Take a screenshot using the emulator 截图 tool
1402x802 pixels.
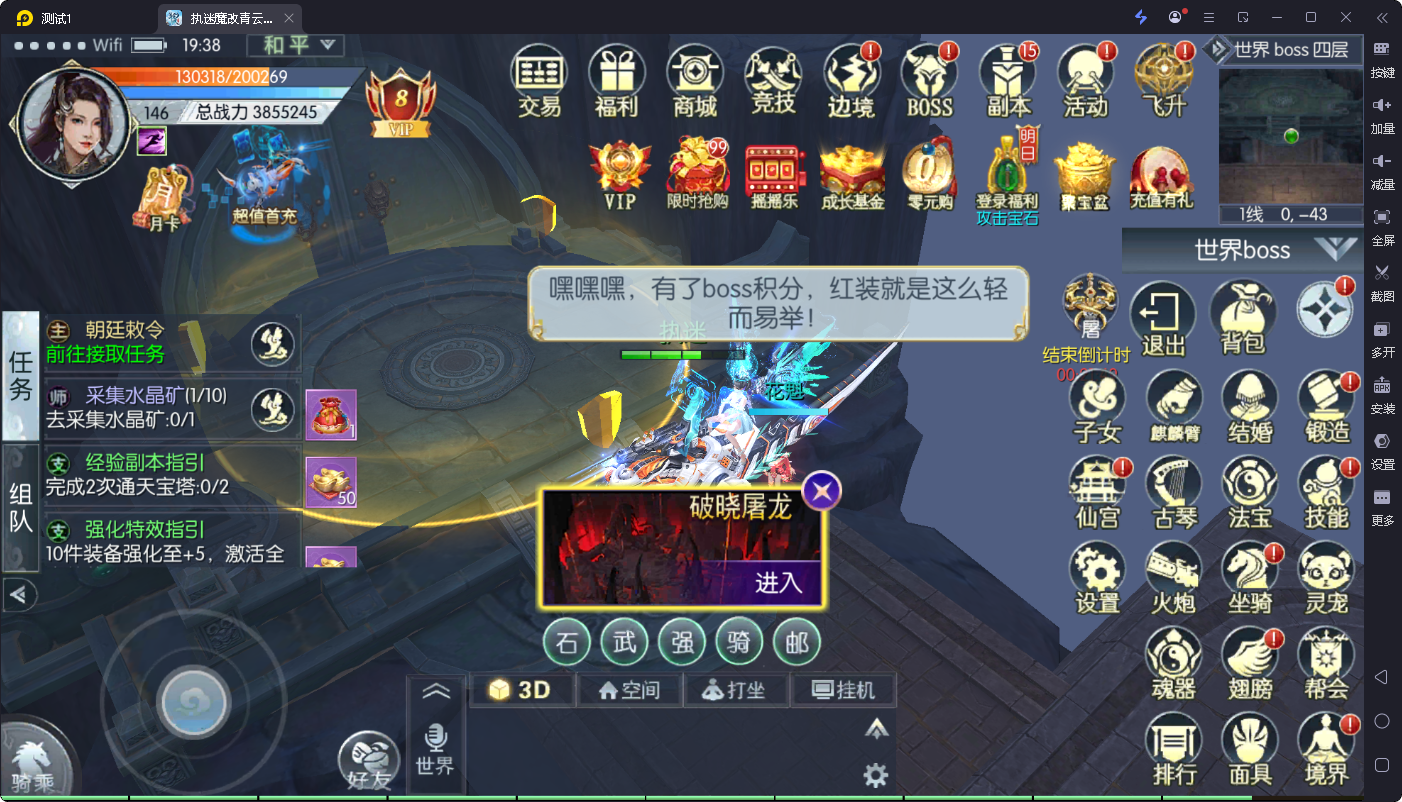(1383, 283)
